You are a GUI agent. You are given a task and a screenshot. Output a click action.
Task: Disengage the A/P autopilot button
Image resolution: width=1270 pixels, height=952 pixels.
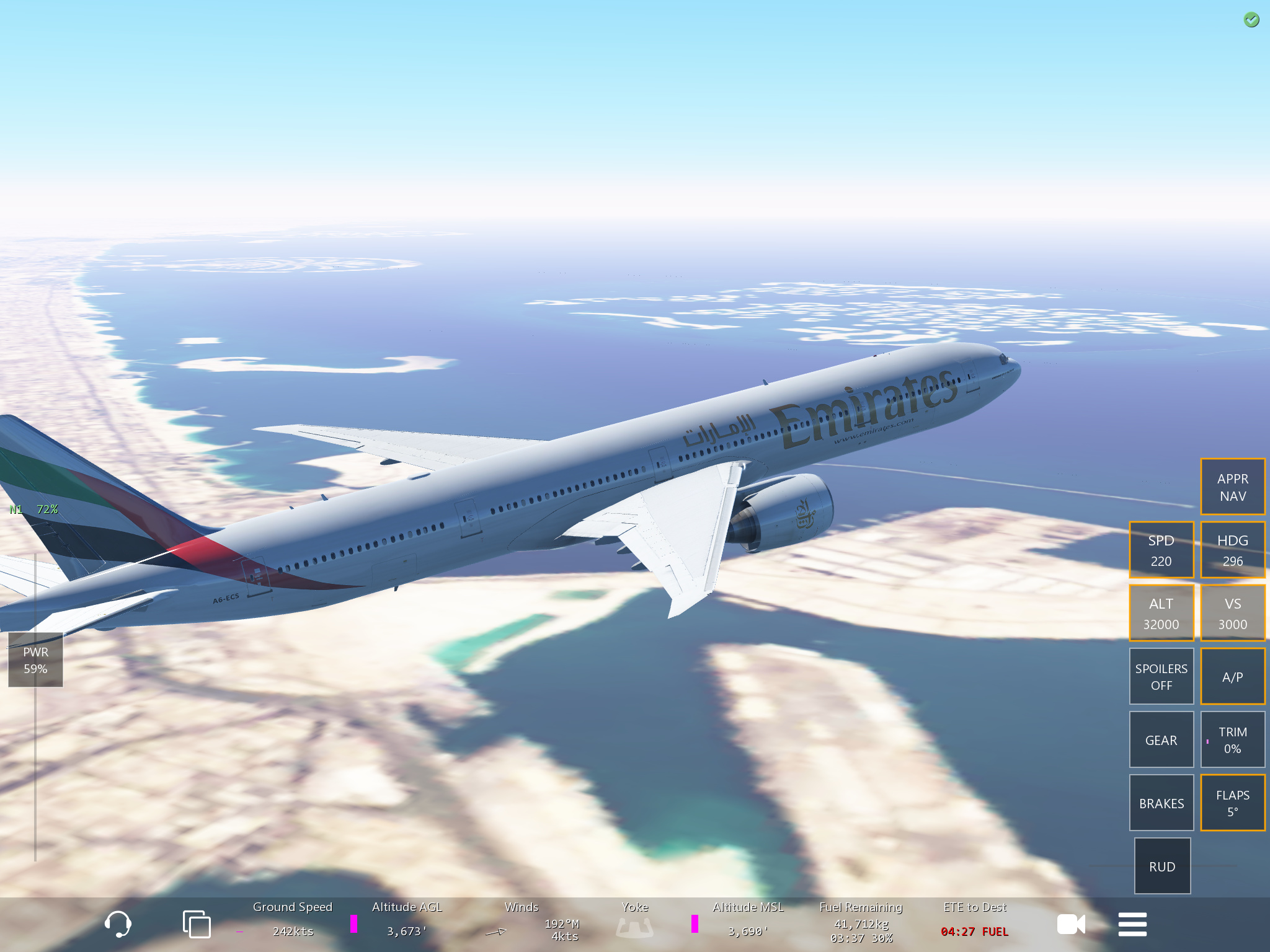pos(1232,677)
